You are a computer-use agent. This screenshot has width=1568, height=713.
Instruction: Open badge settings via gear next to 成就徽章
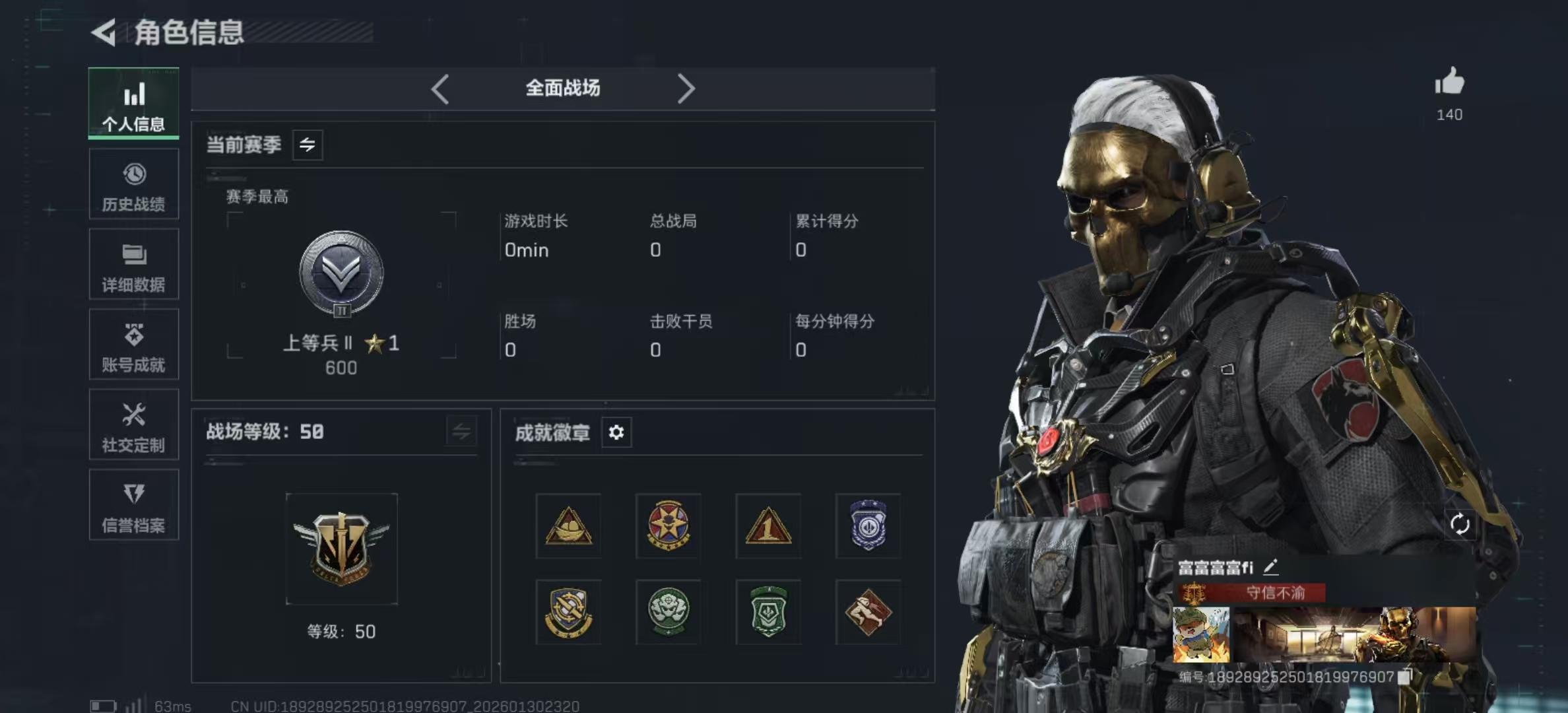(616, 432)
